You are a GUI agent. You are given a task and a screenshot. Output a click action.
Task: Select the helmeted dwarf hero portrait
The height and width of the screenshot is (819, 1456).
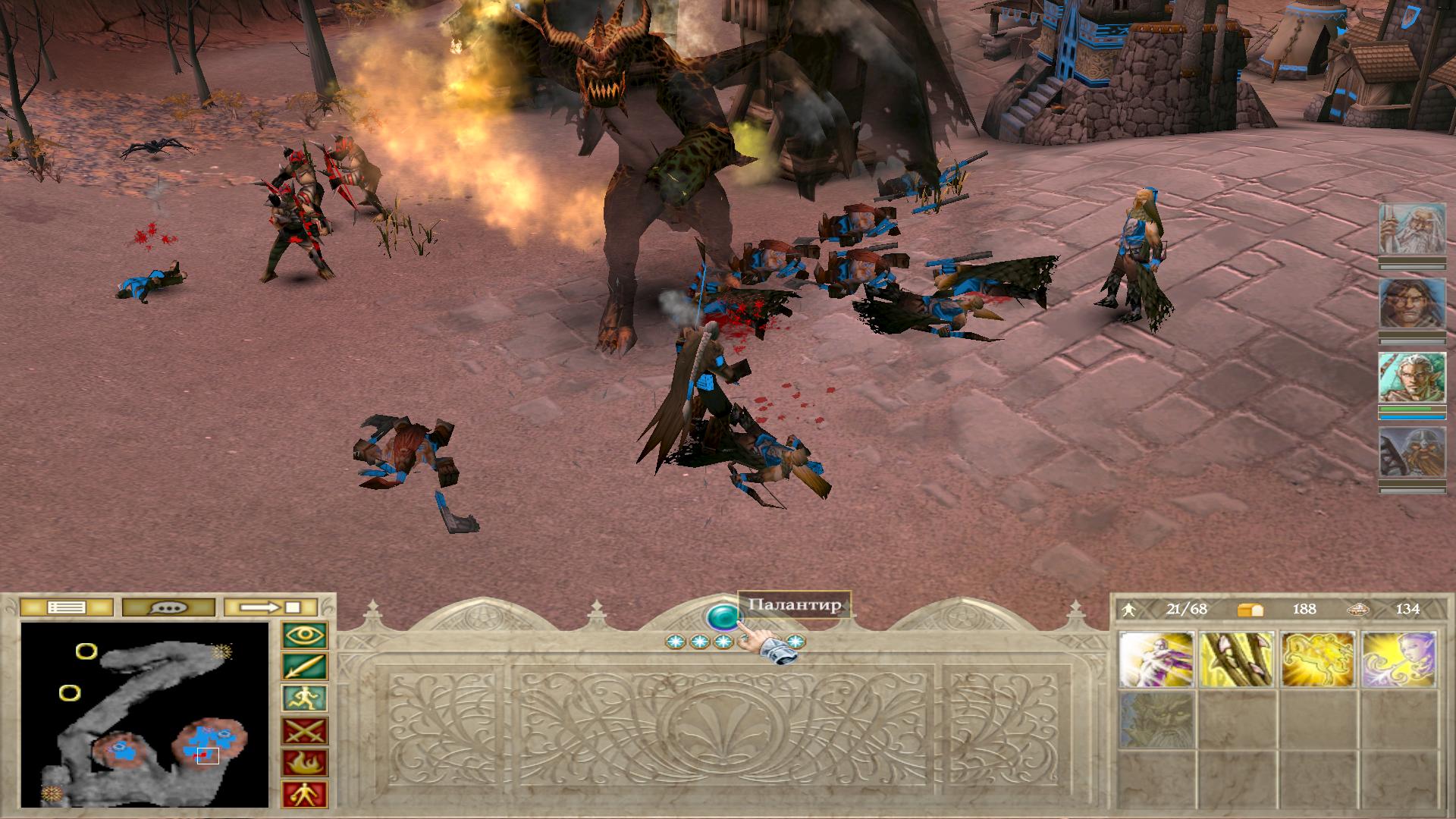[x=1412, y=453]
